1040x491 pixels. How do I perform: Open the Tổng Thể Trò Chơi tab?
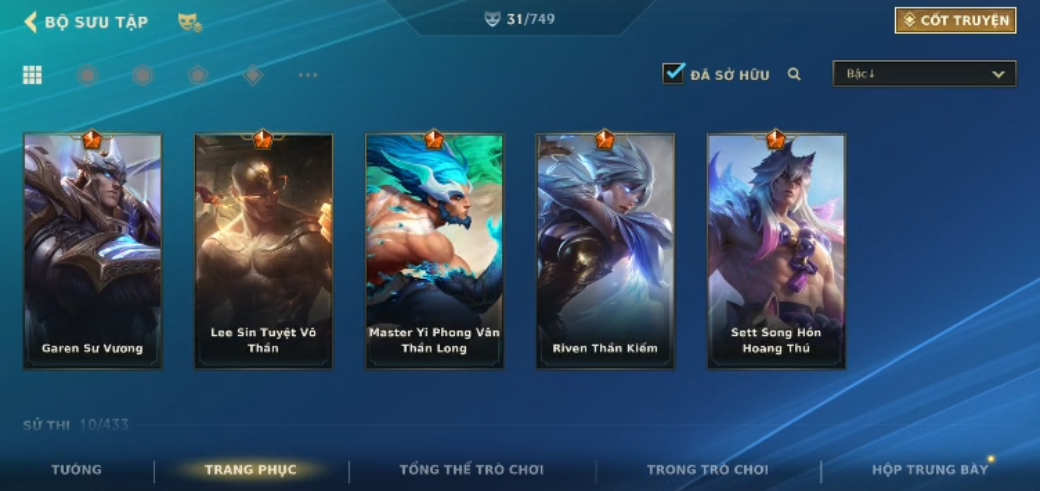click(471, 470)
